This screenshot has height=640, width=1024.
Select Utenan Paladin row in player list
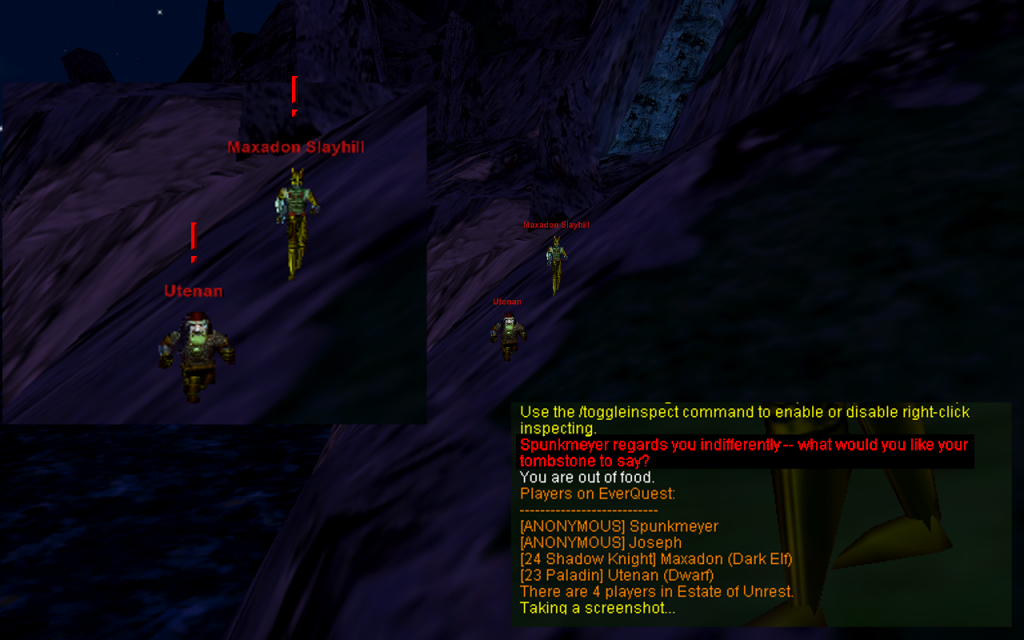(x=616, y=575)
